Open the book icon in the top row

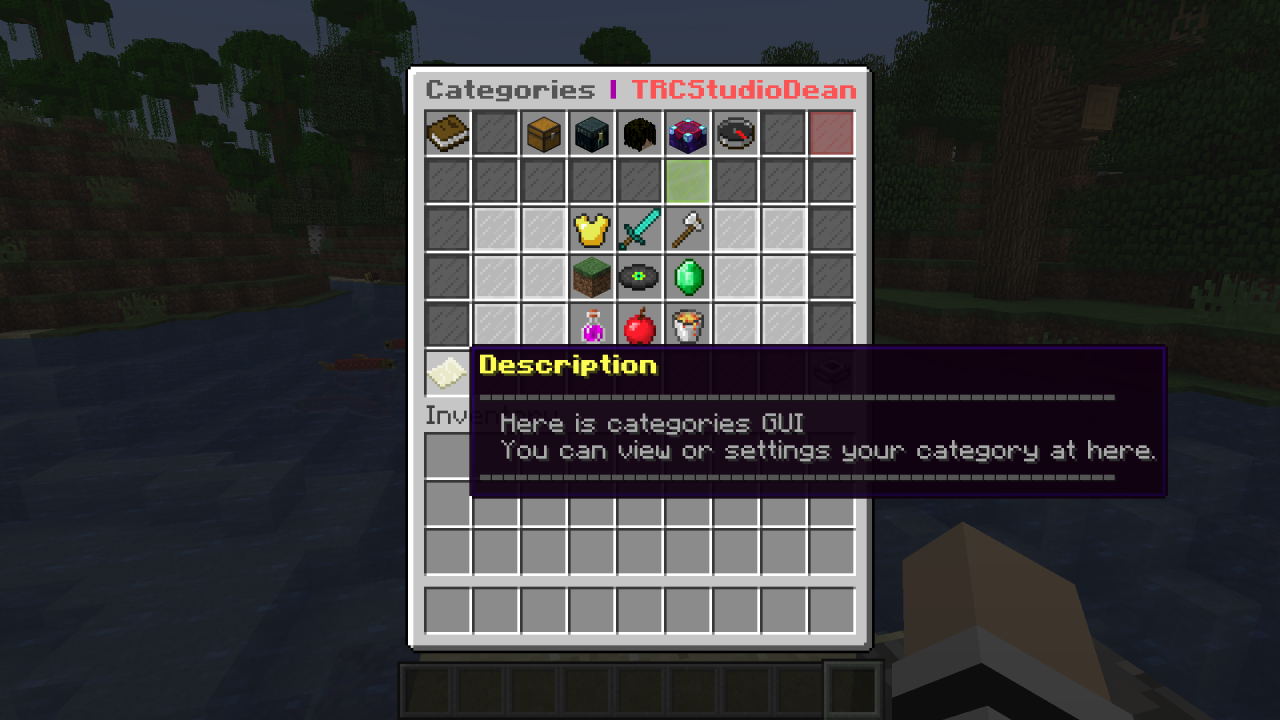pos(447,134)
